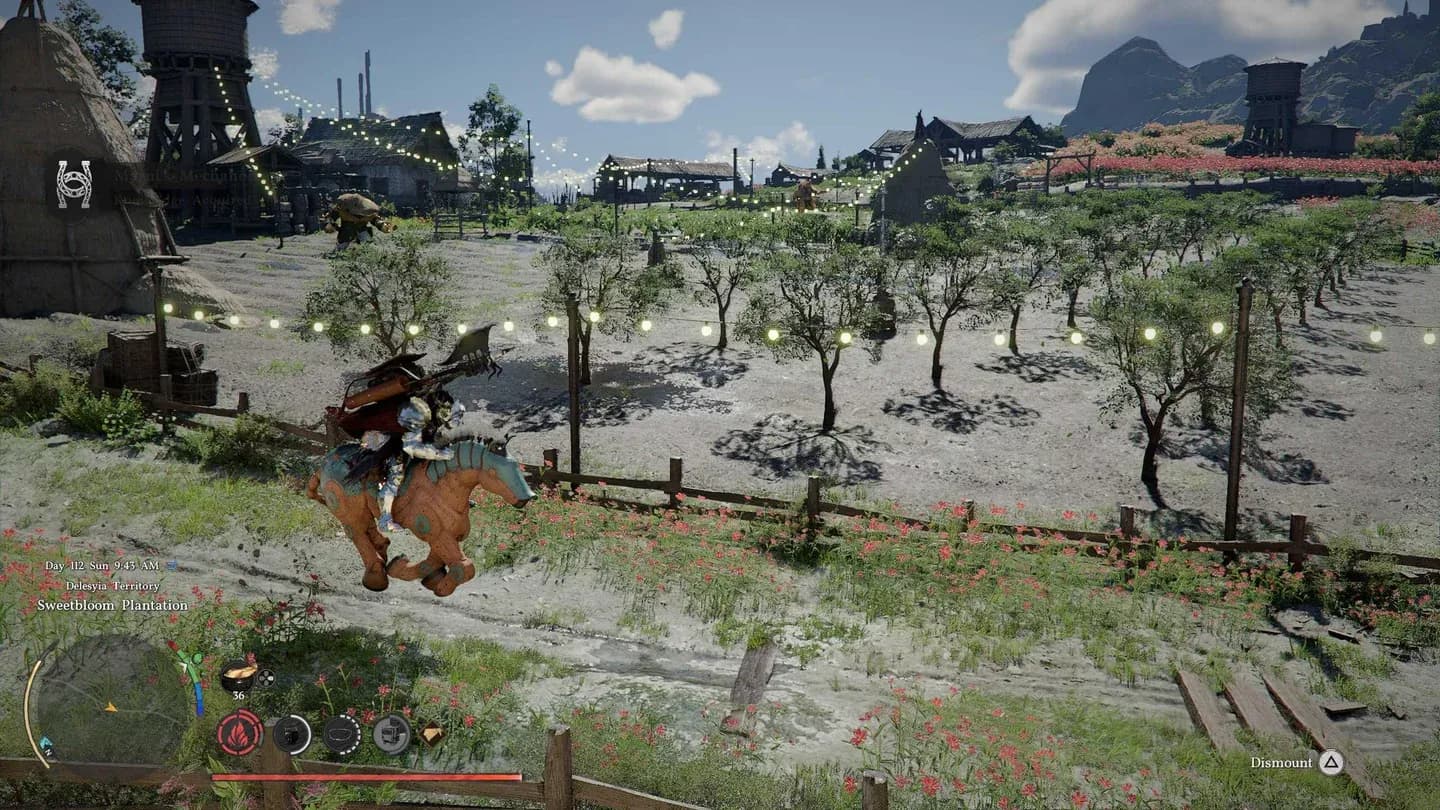
Task: Click the yellow diamond arrow marker icon
Action: point(430,732)
